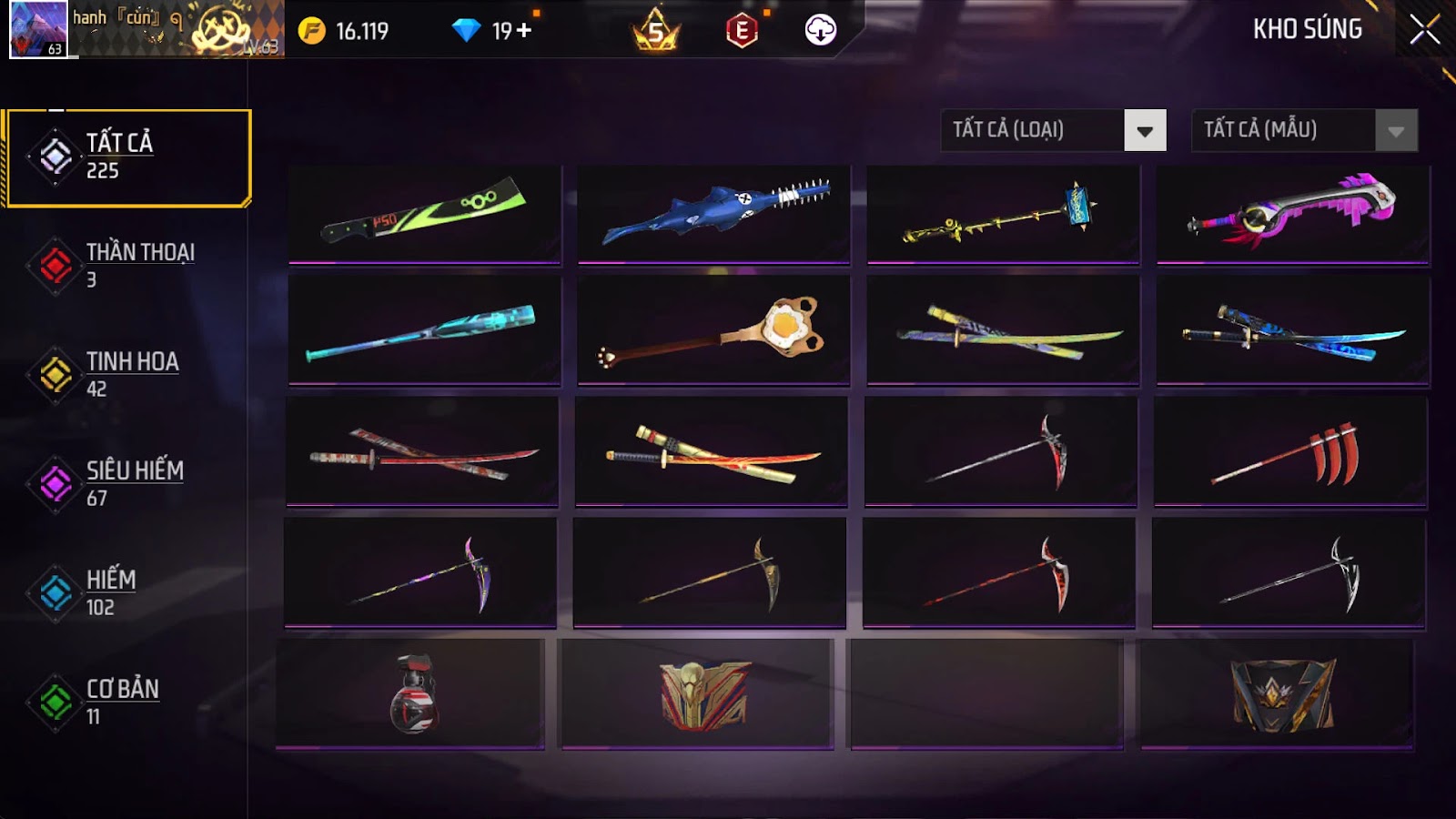The height and width of the screenshot is (819, 1456).
Task: Pick the cyan baseball bat skin
Action: coord(424,329)
